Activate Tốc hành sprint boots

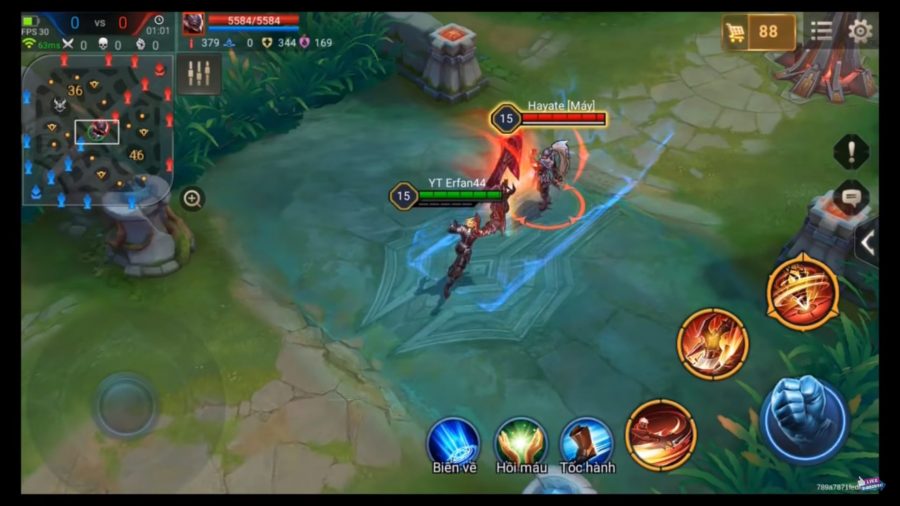[587, 440]
